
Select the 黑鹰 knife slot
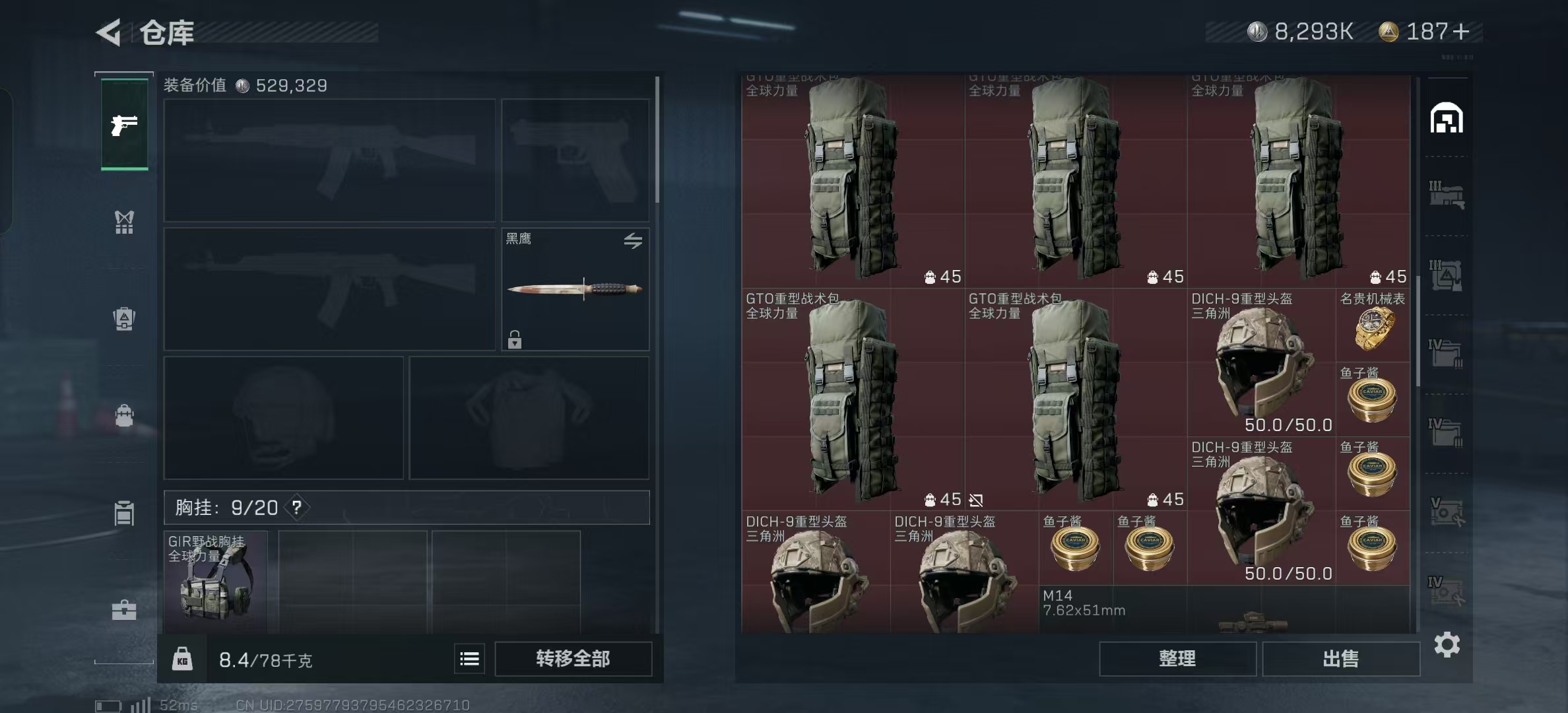tap(575, 289)
